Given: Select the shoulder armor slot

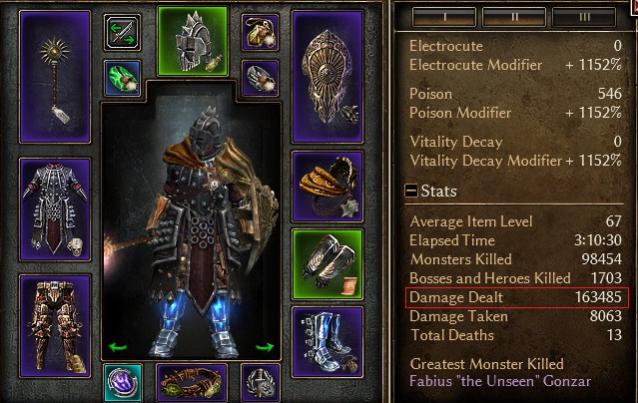Looking at the screenshot, I should [326, 186].
